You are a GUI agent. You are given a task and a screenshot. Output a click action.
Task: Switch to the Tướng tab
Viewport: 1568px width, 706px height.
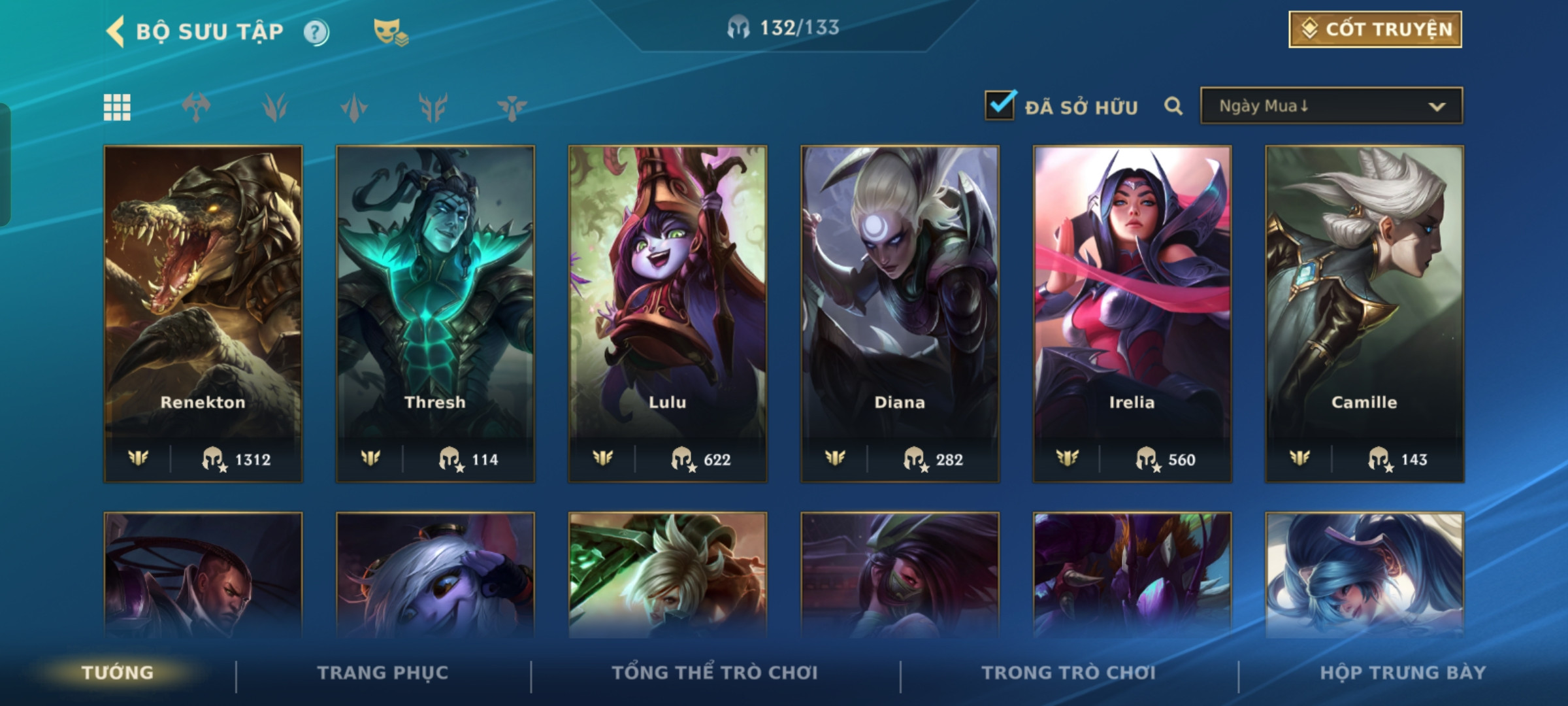coord(118,673)
